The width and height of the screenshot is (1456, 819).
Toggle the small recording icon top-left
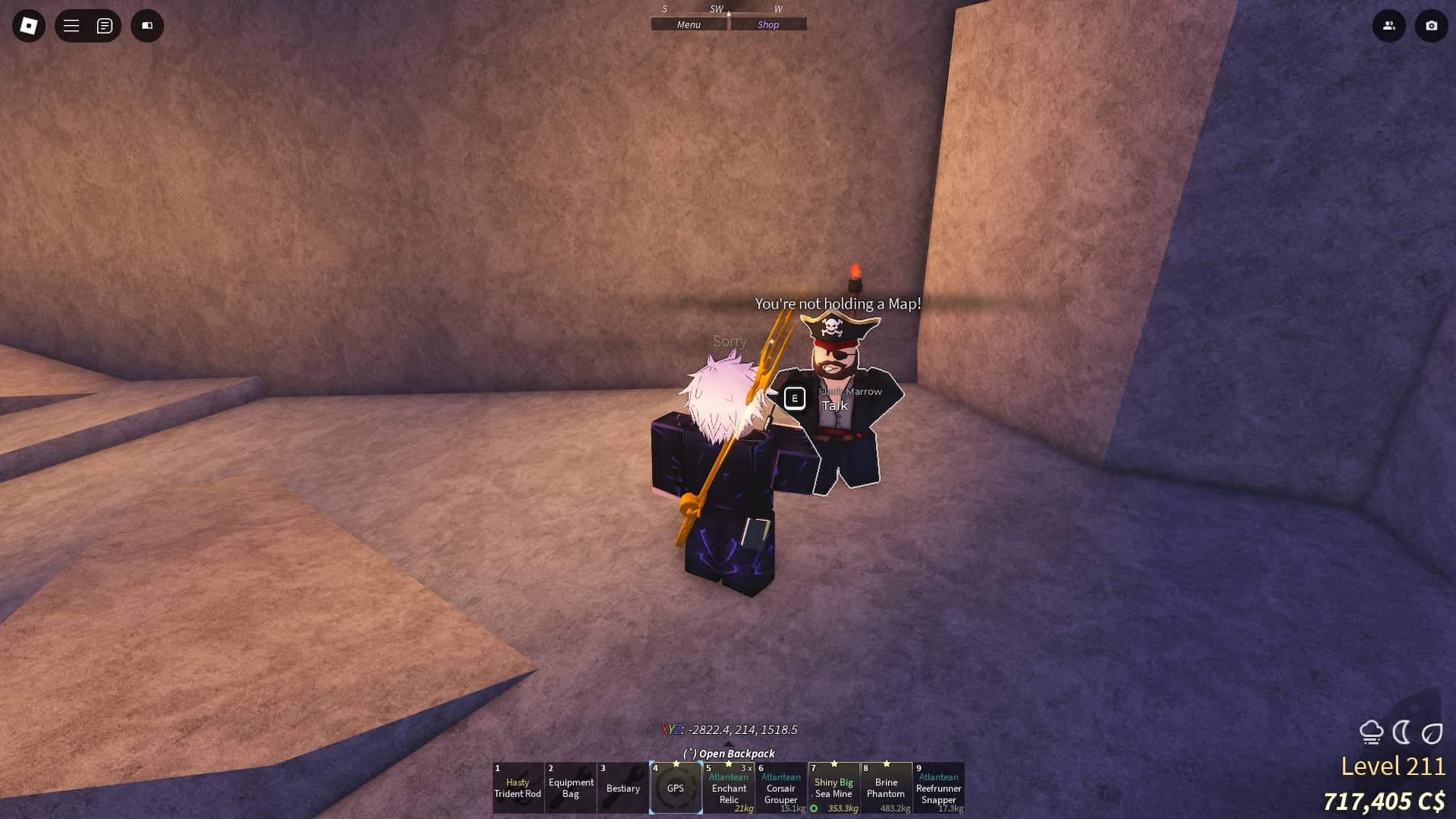coord(148,25)
